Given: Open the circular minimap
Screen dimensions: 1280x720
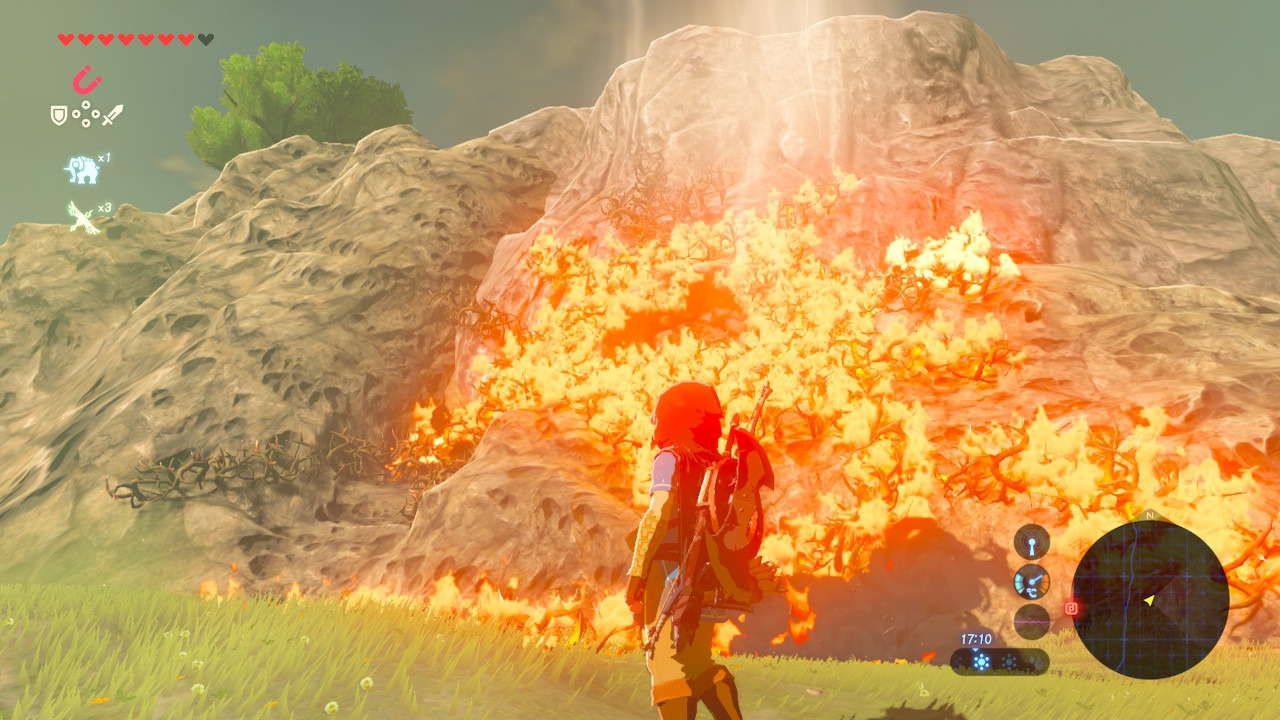Looking at the screenshot, I should tap(1150, 600).
